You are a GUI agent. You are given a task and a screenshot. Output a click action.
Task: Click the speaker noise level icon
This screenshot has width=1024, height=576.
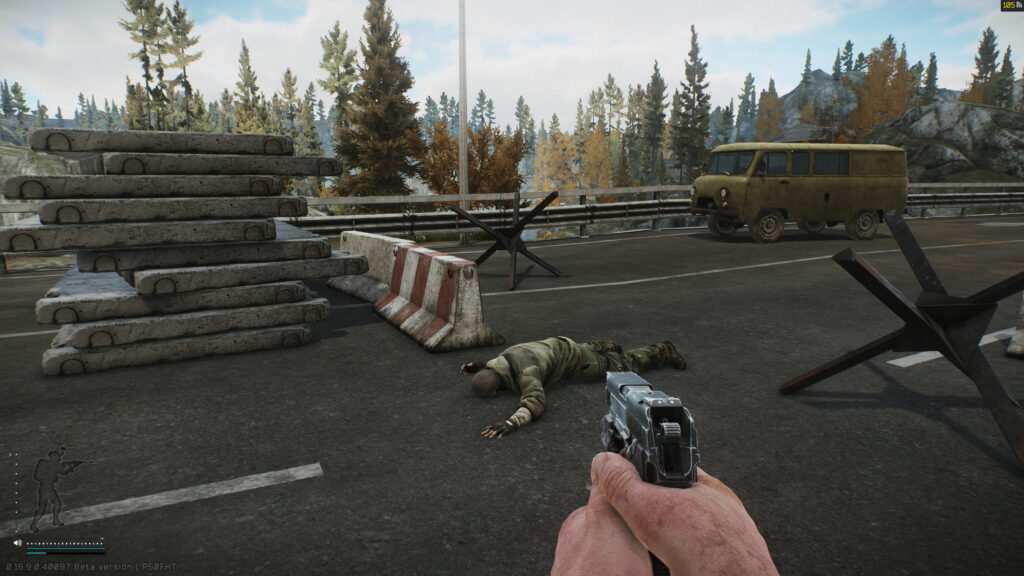[17, 544]
